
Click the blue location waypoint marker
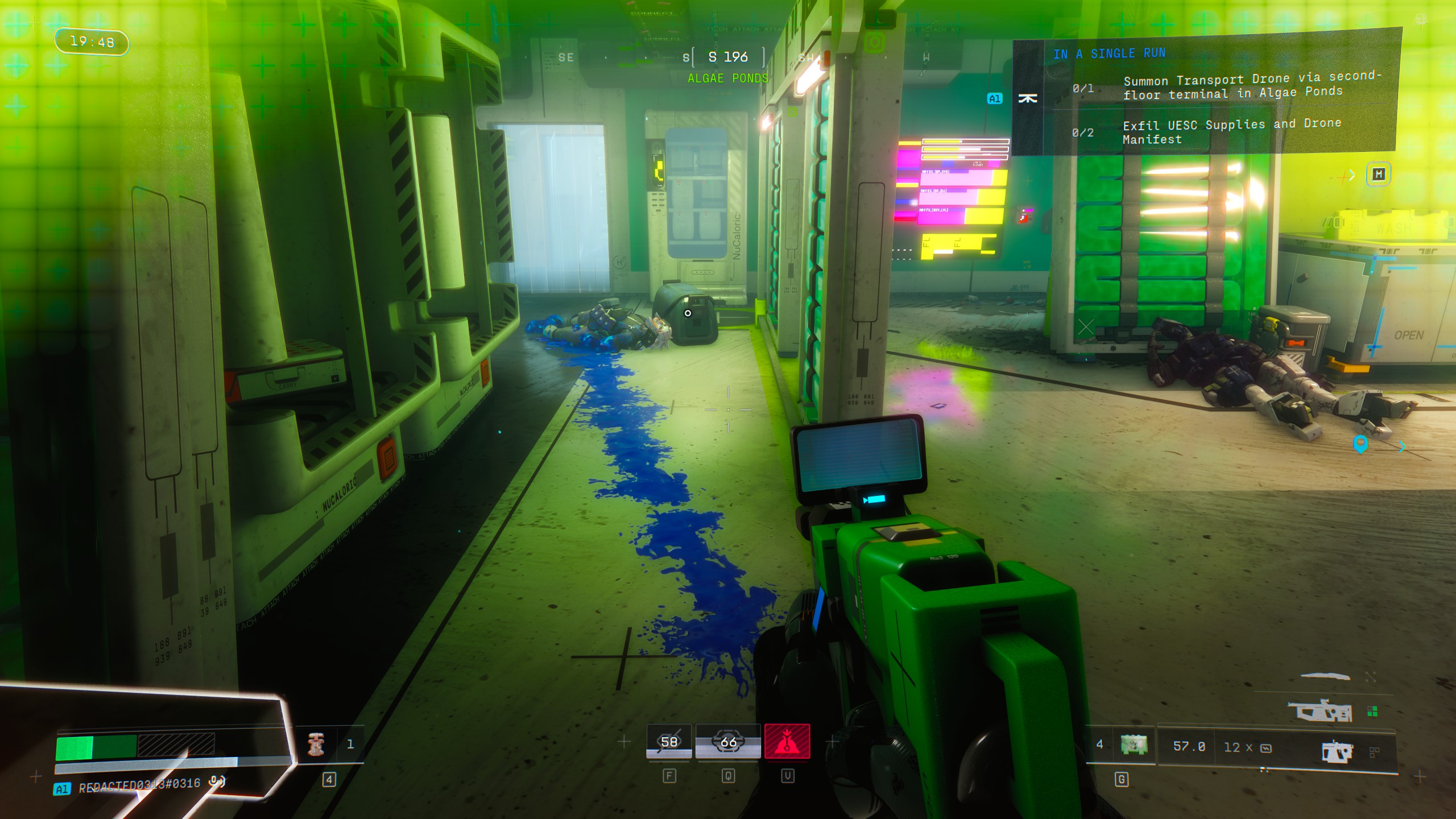tap(1360, 444)
